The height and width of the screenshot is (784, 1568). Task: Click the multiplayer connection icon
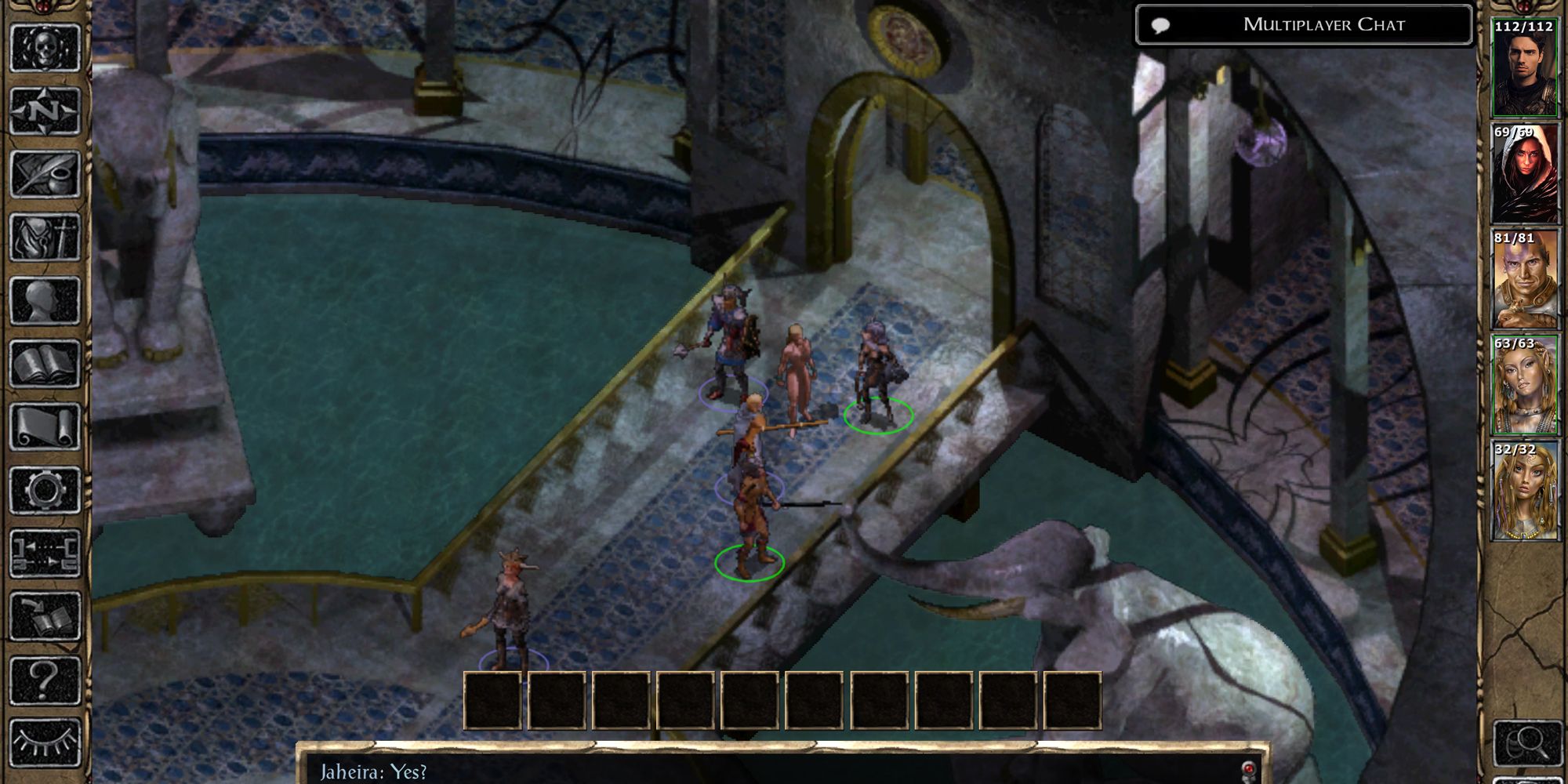pyautogui.click(x=45, y=554)
